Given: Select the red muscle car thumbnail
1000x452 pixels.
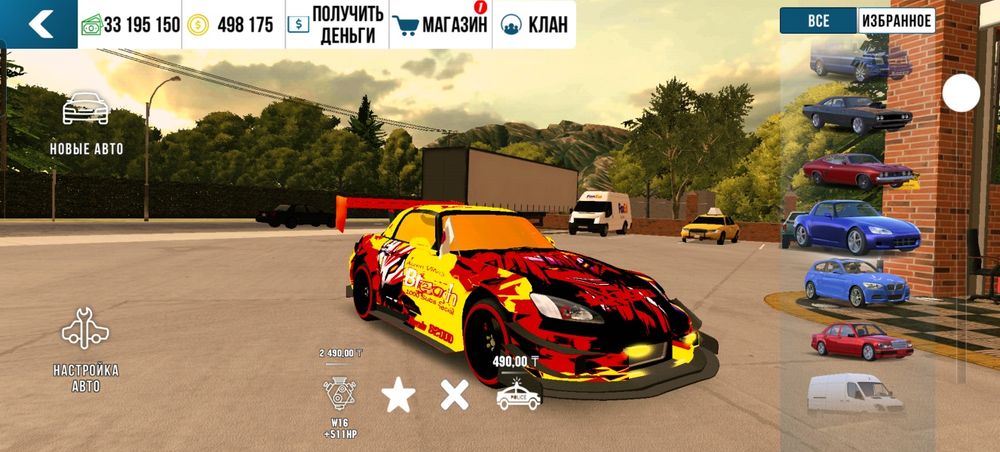Looking at the screenshot, I should tap(856, 169).
